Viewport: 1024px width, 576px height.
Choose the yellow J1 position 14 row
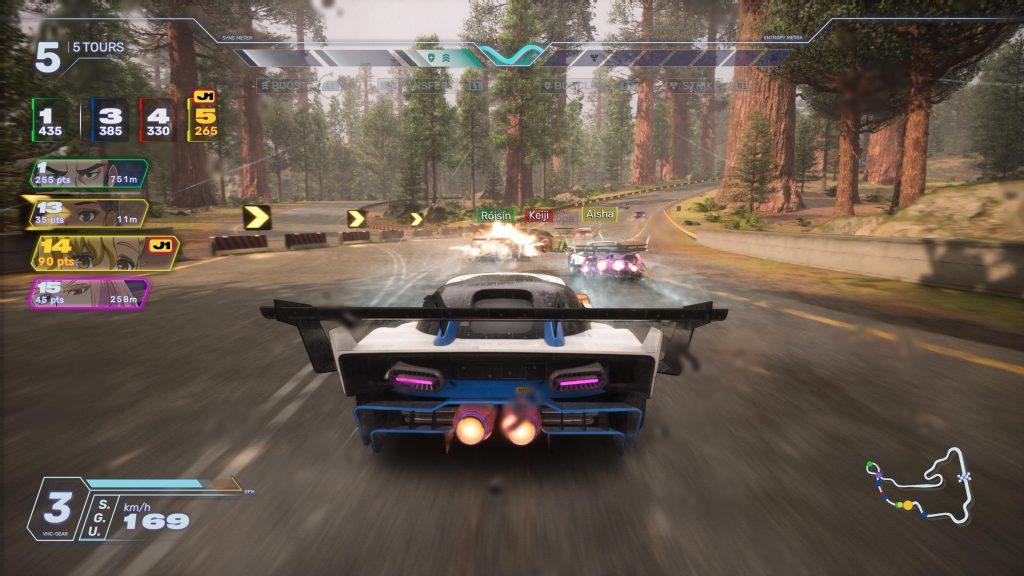(103, 254)
